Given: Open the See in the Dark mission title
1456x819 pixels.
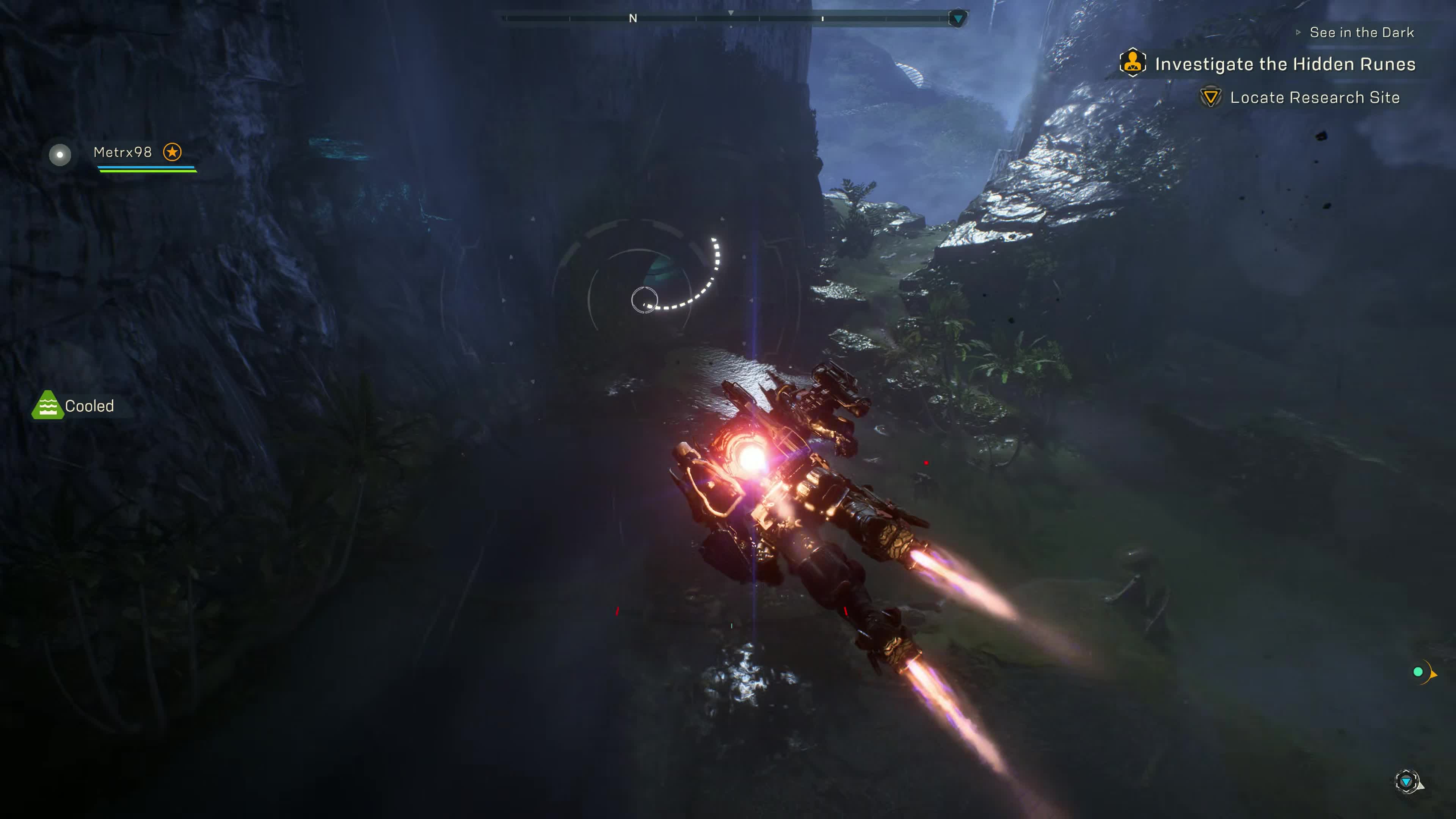Looking at the screenshot, I should 1361,33.
